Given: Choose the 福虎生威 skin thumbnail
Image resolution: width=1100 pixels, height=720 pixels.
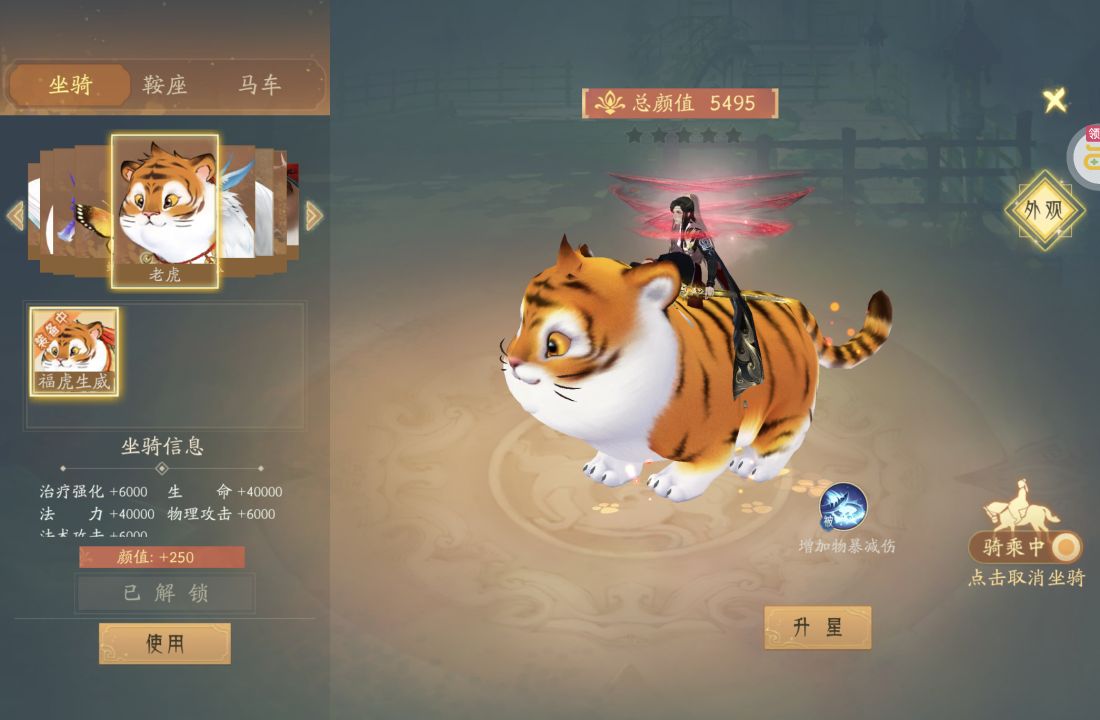Looking at the screenshot, I should tap(74, 351).
